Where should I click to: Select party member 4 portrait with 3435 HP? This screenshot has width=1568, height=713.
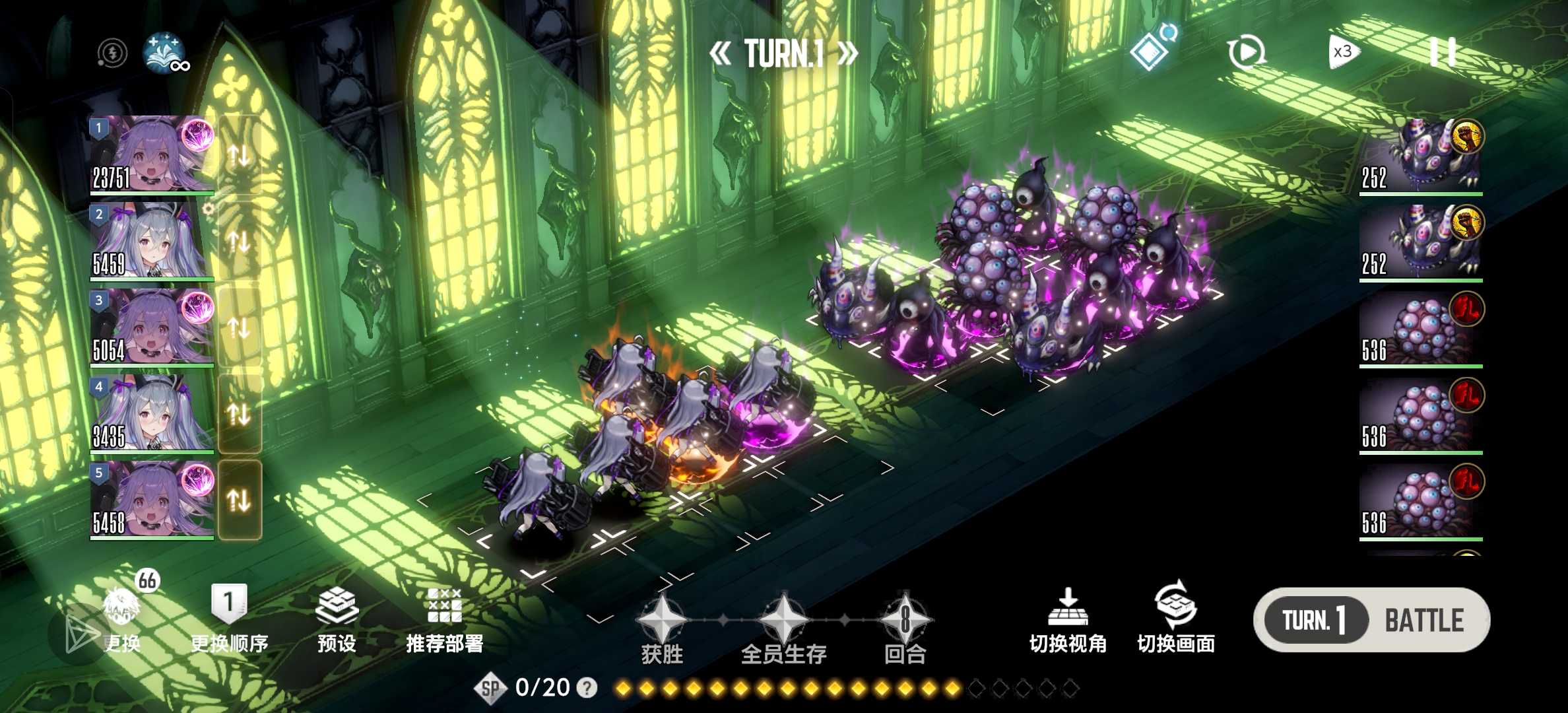(152, 414)
